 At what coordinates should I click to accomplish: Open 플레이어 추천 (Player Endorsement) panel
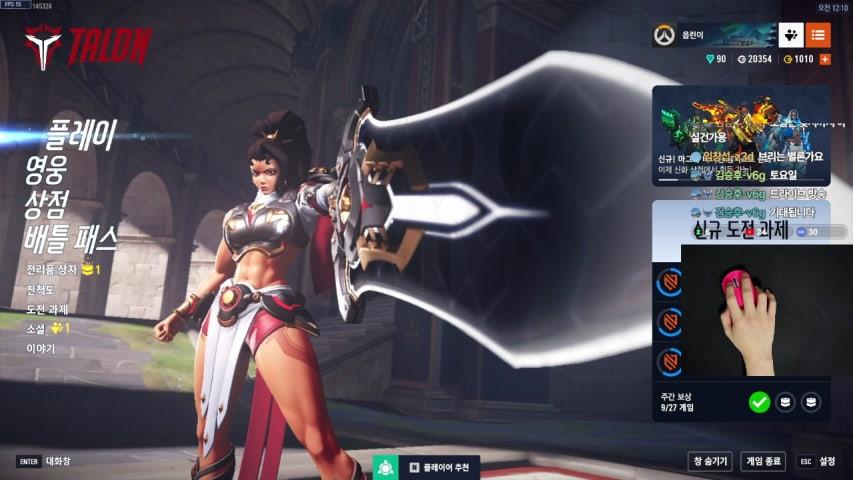429,467
